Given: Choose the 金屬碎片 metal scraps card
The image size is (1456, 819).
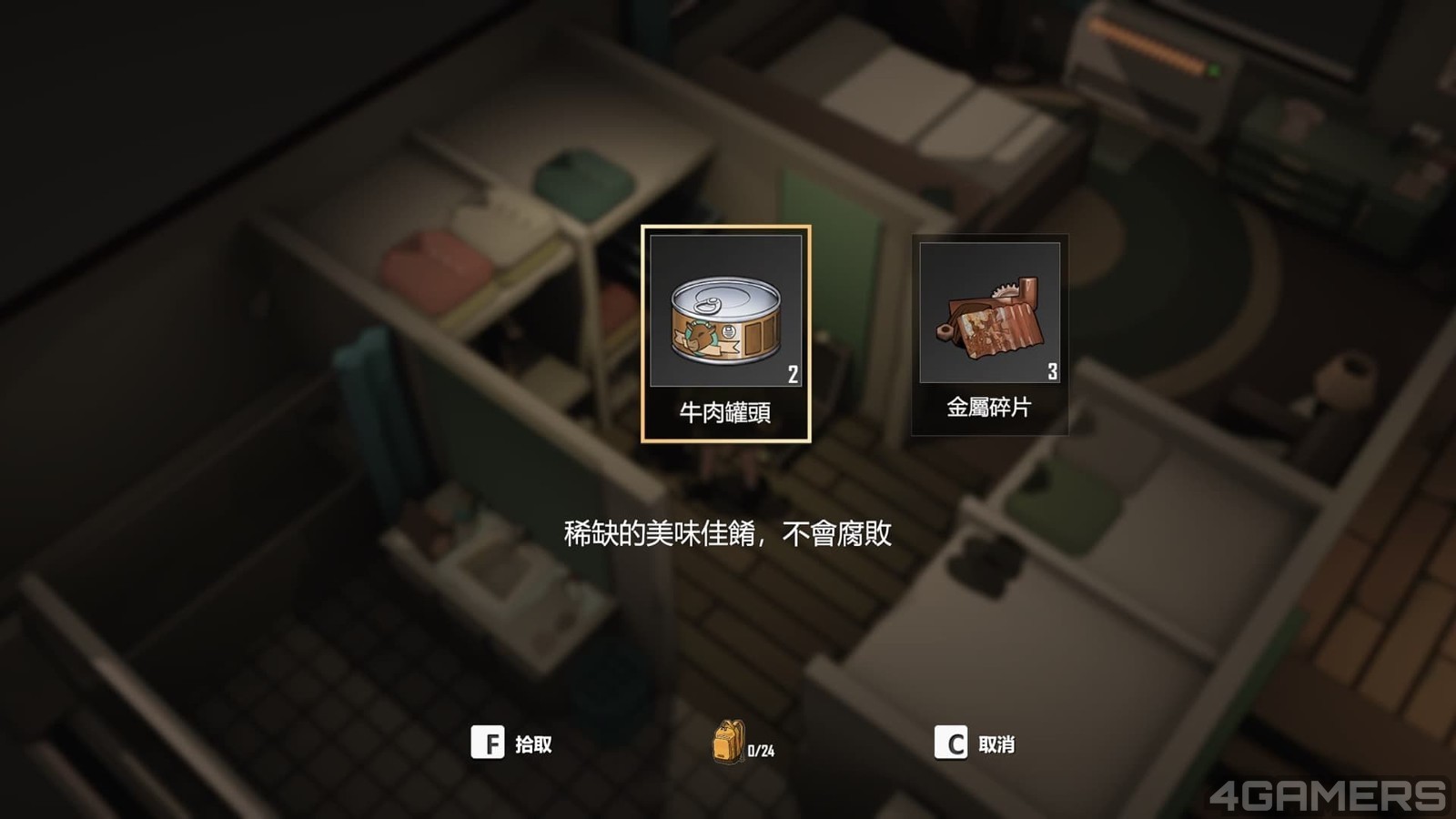Looking at the screenshot, I should pos(989,333).
